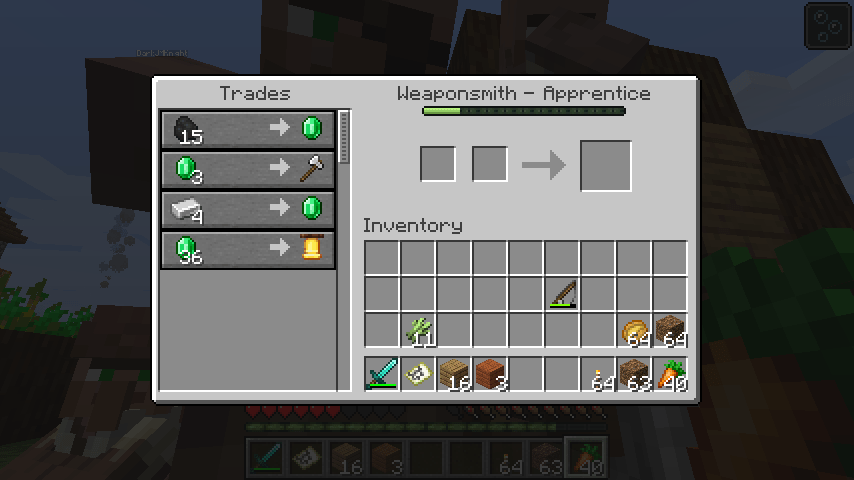The width and height of the screenshot is (854, 480).
Task: Select the stack of 64 dirt blocks
Action: [670, 330]
